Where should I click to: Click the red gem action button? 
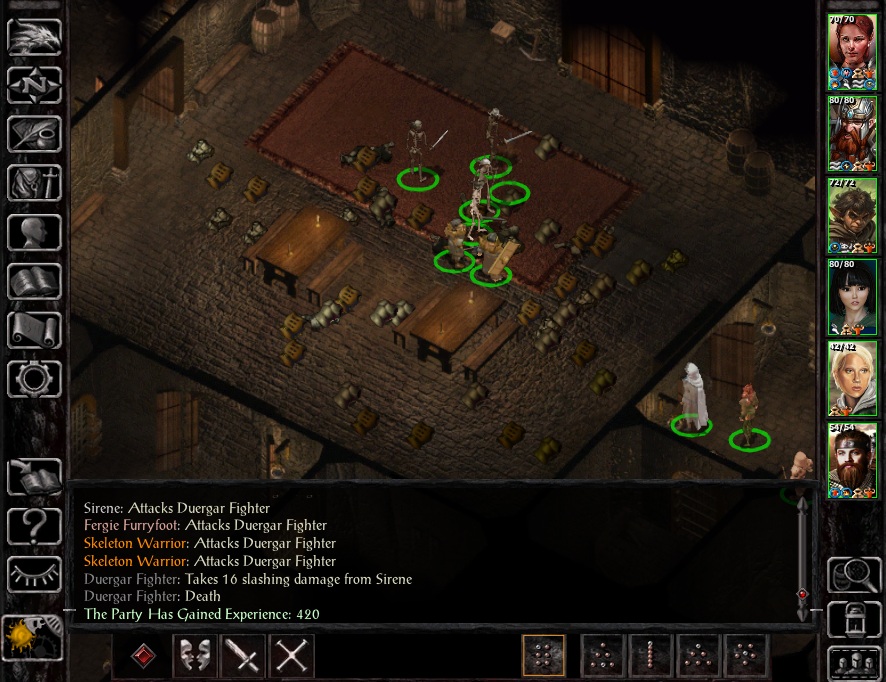coord(144,656)
